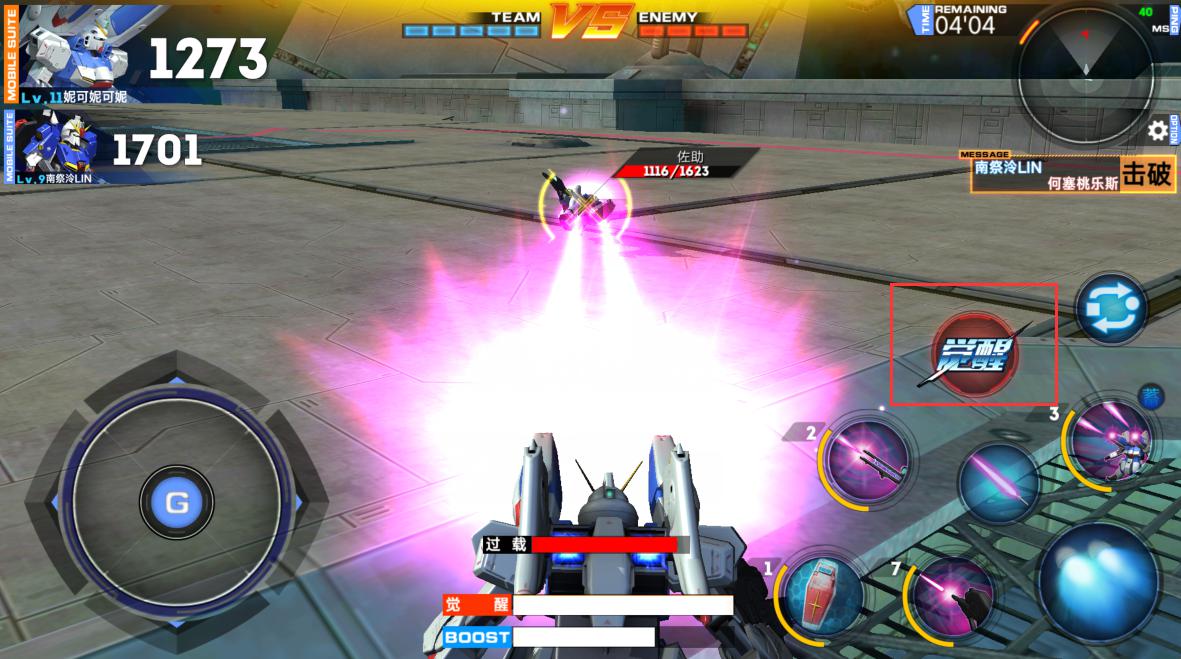Tap the large blue thruster boost button
Screen dimensions: 1181x659
[1100, 580]
